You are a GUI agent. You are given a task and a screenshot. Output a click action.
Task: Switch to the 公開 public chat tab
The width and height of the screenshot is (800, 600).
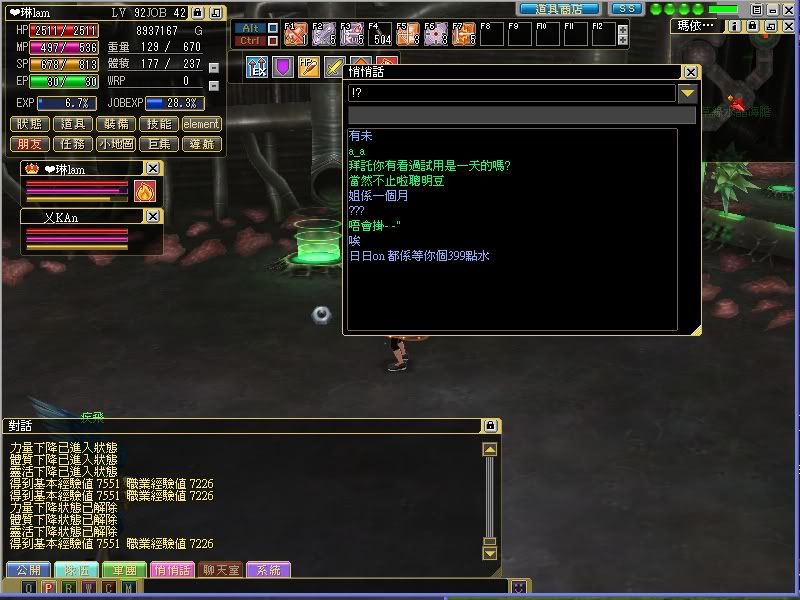point(28,570)
